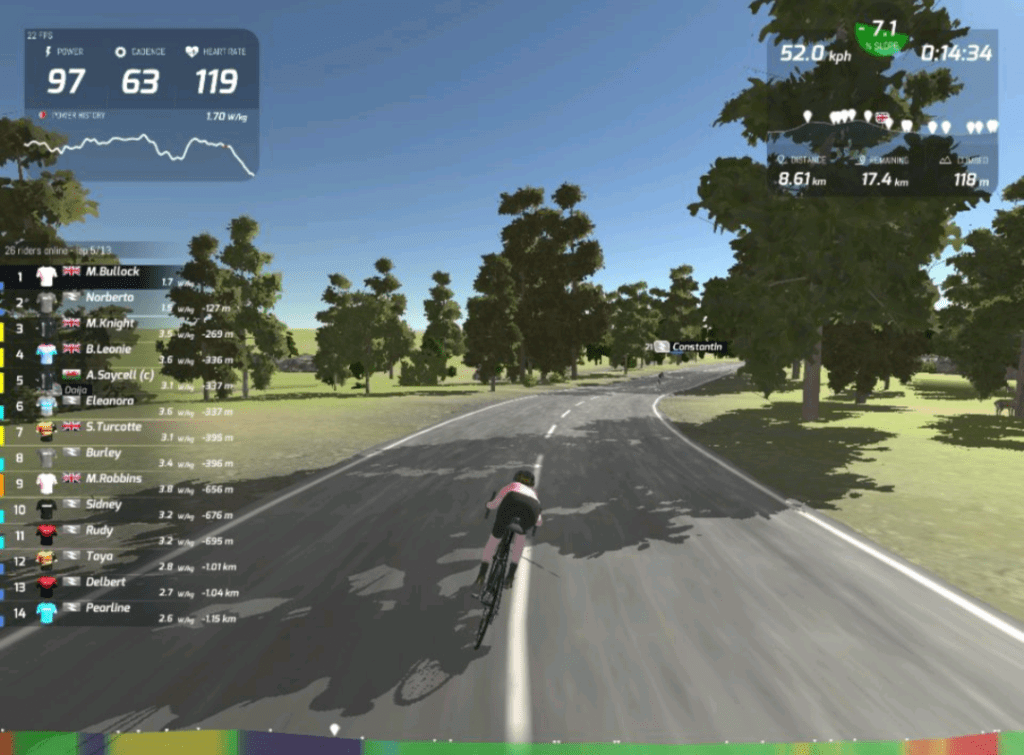Select Rudy's standings row
This screenshot has width=1024, height=755.
100,531
